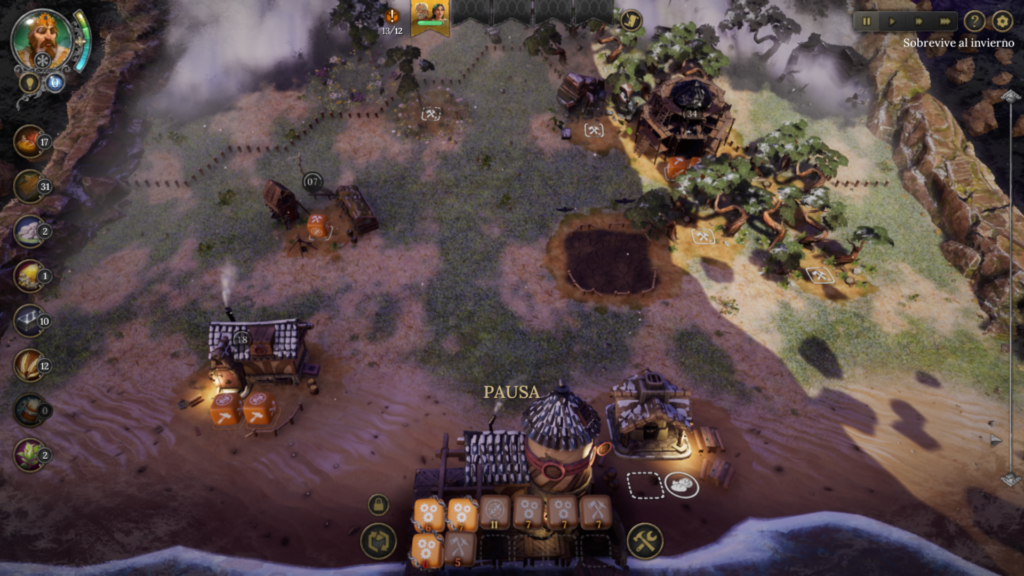
Task: Open the settings gear menu
Action: [1002, 21]
